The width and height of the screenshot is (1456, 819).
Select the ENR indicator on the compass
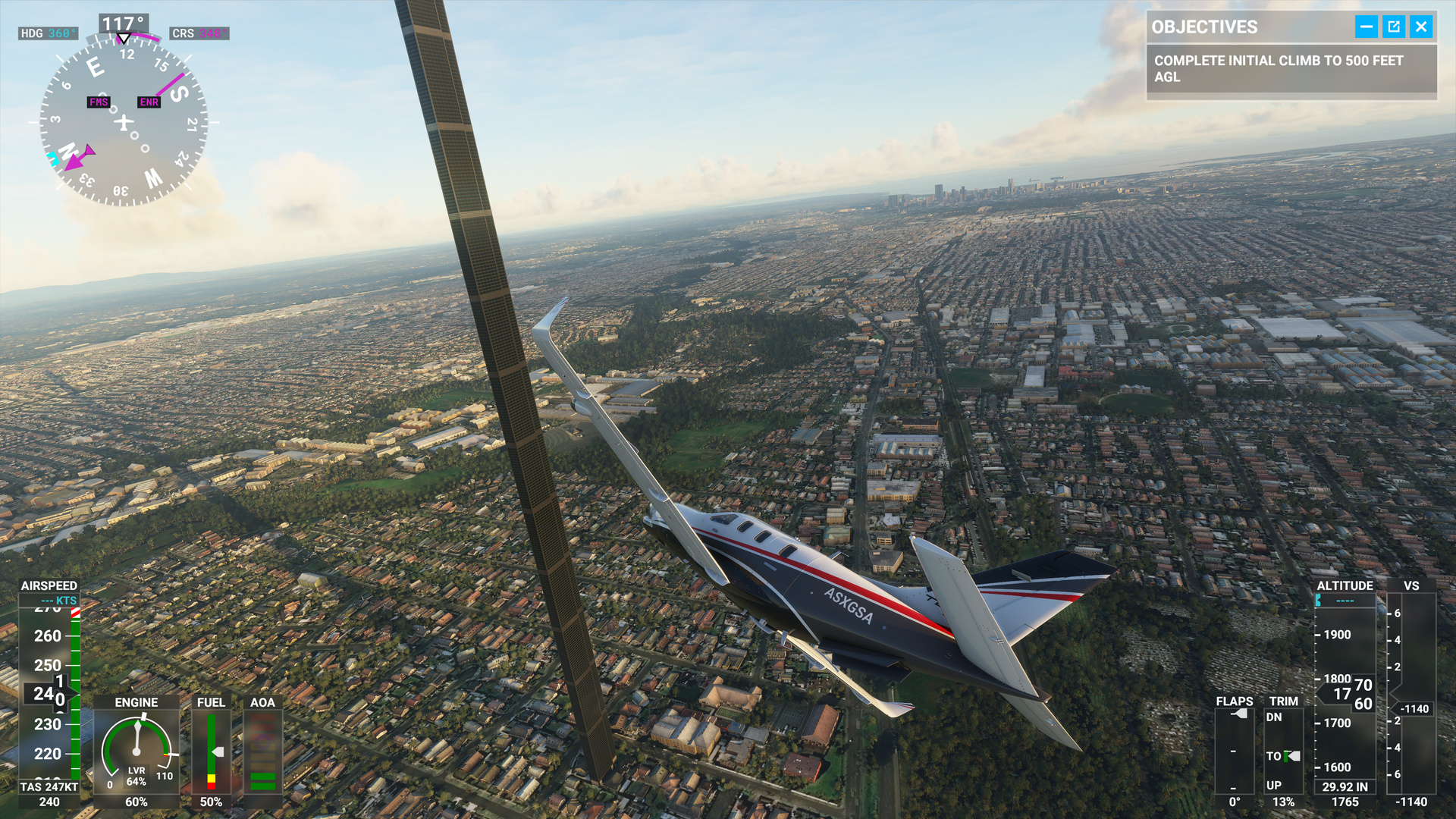pyautogui.click(x=149, y=102)
